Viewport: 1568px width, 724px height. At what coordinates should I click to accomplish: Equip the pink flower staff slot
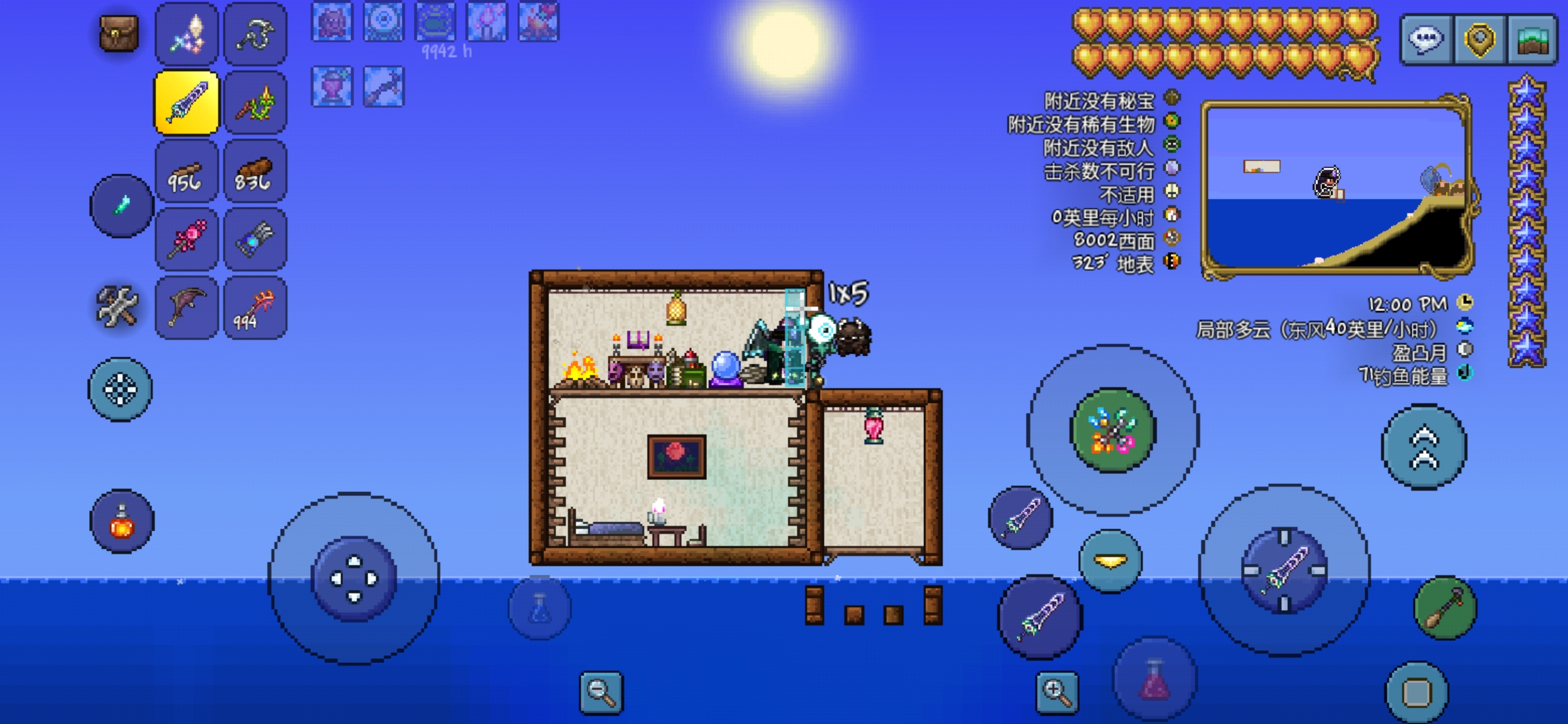pos(187,240)
